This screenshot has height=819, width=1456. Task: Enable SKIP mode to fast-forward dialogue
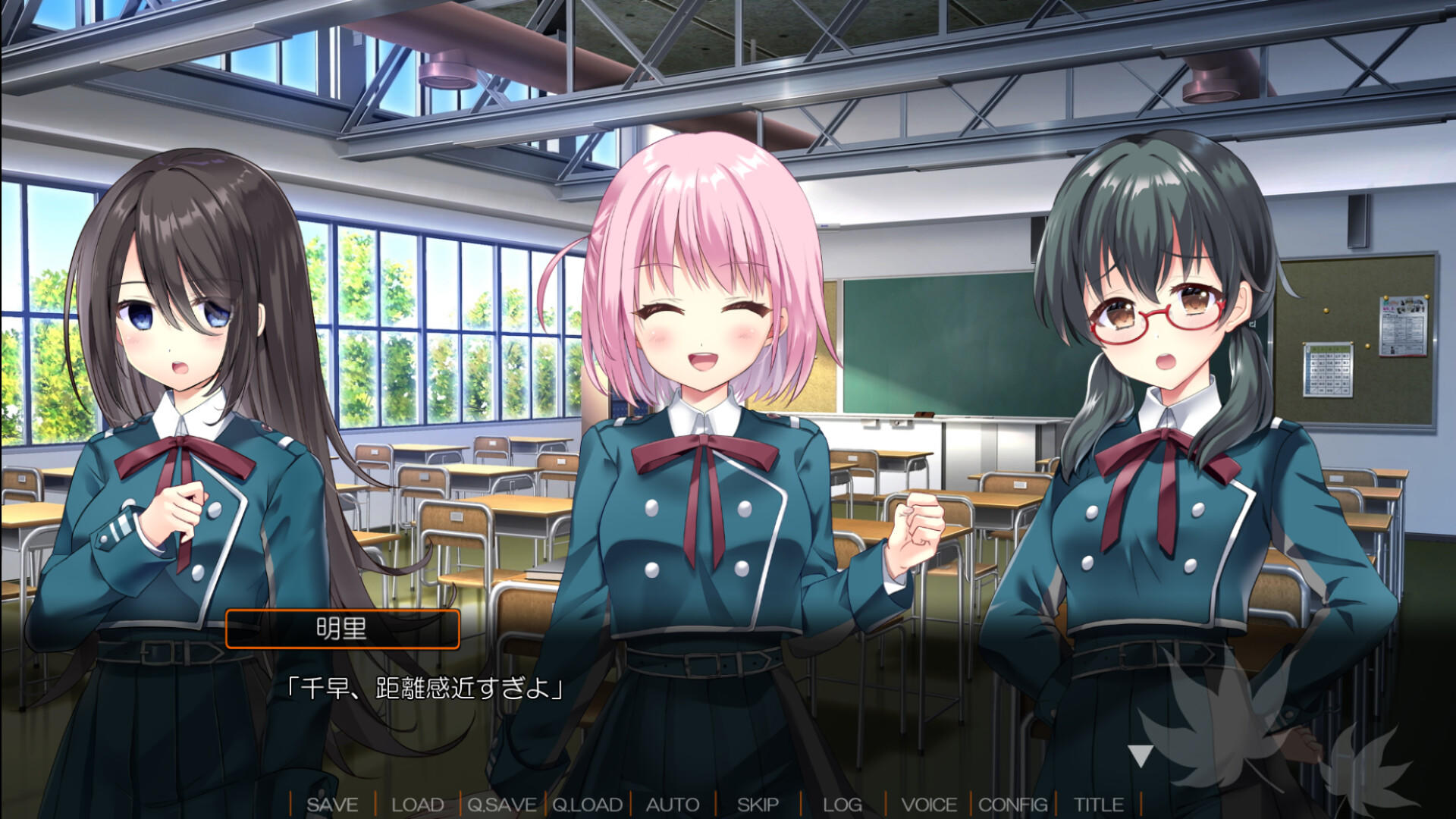tap(760, 805)
